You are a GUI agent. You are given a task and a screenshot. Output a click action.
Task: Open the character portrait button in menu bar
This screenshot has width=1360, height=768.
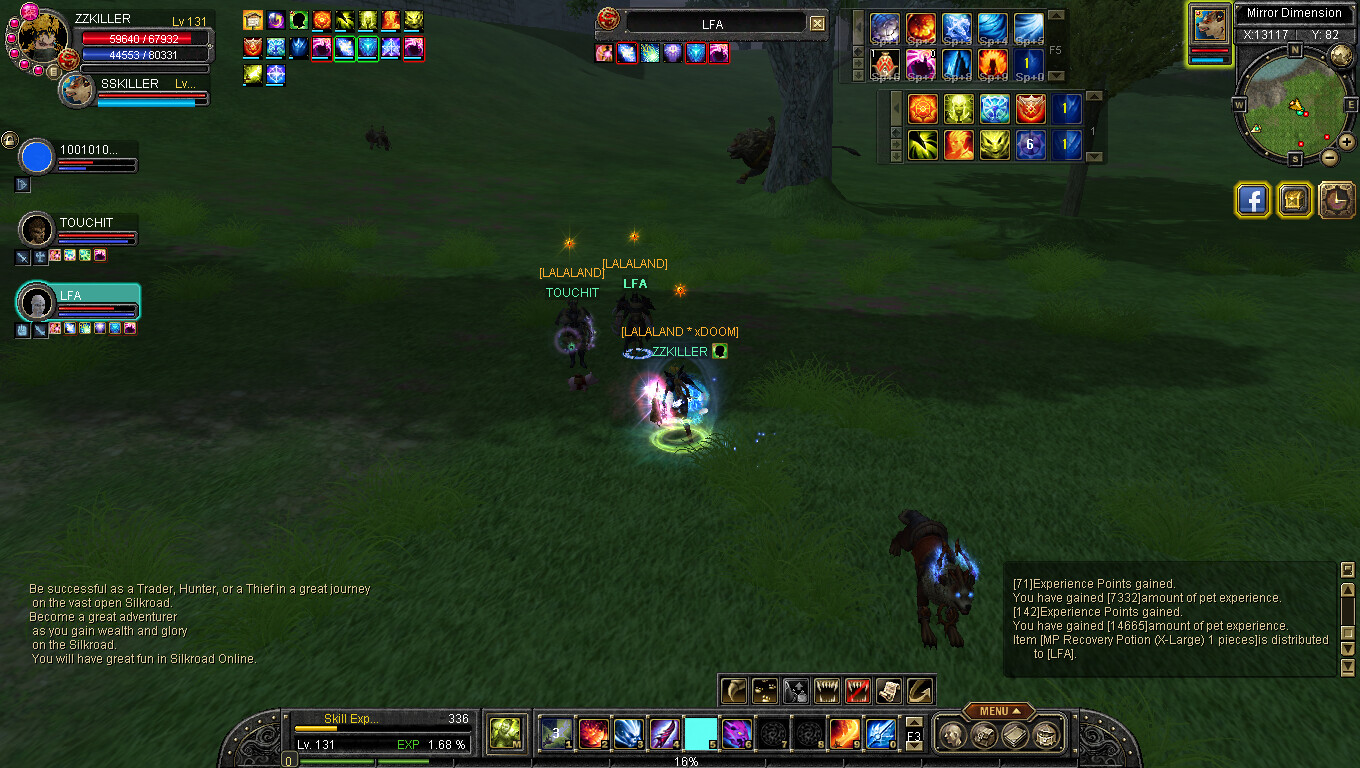tap(953, 735)
